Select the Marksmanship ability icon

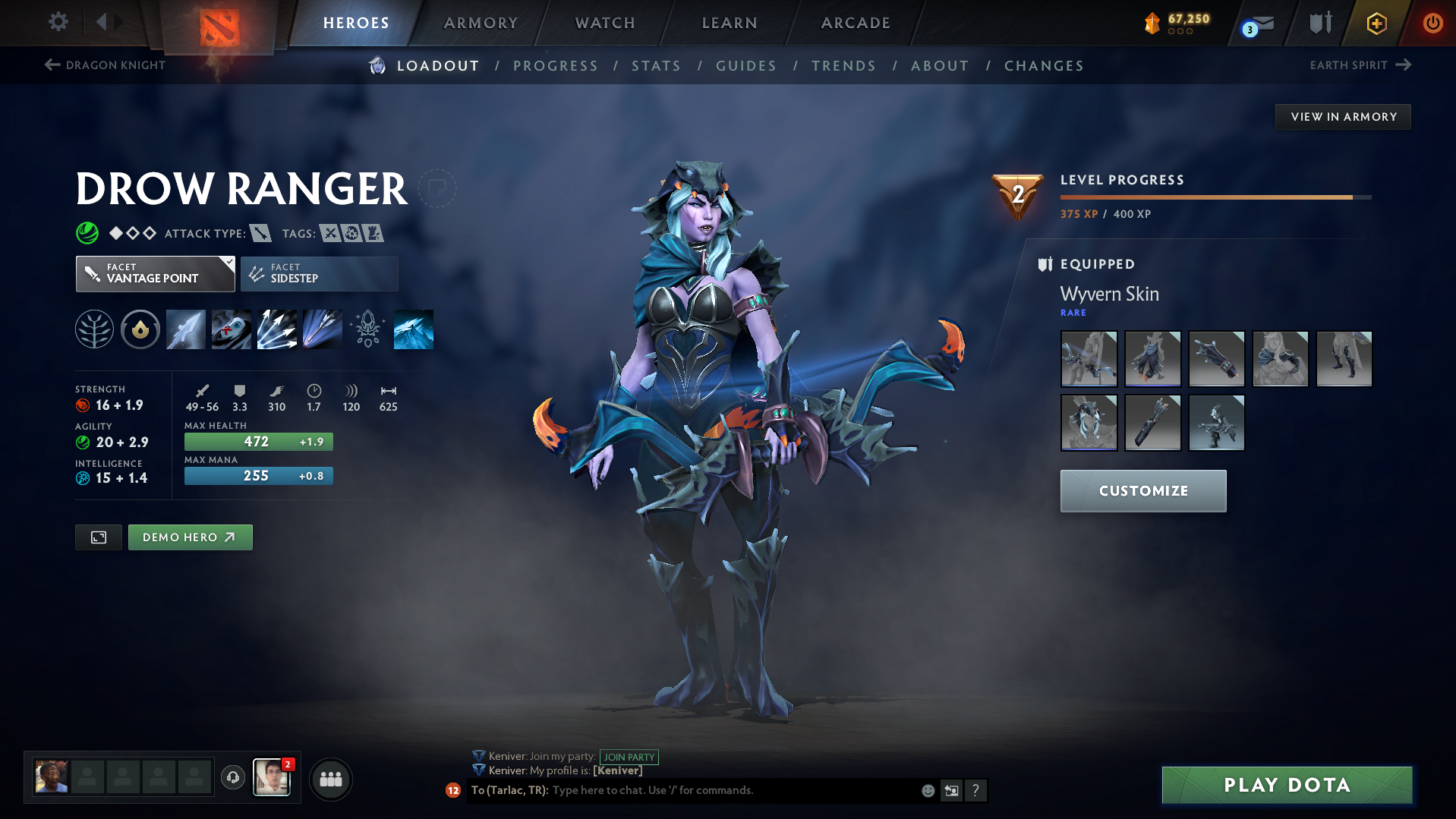tap(322, 329)
